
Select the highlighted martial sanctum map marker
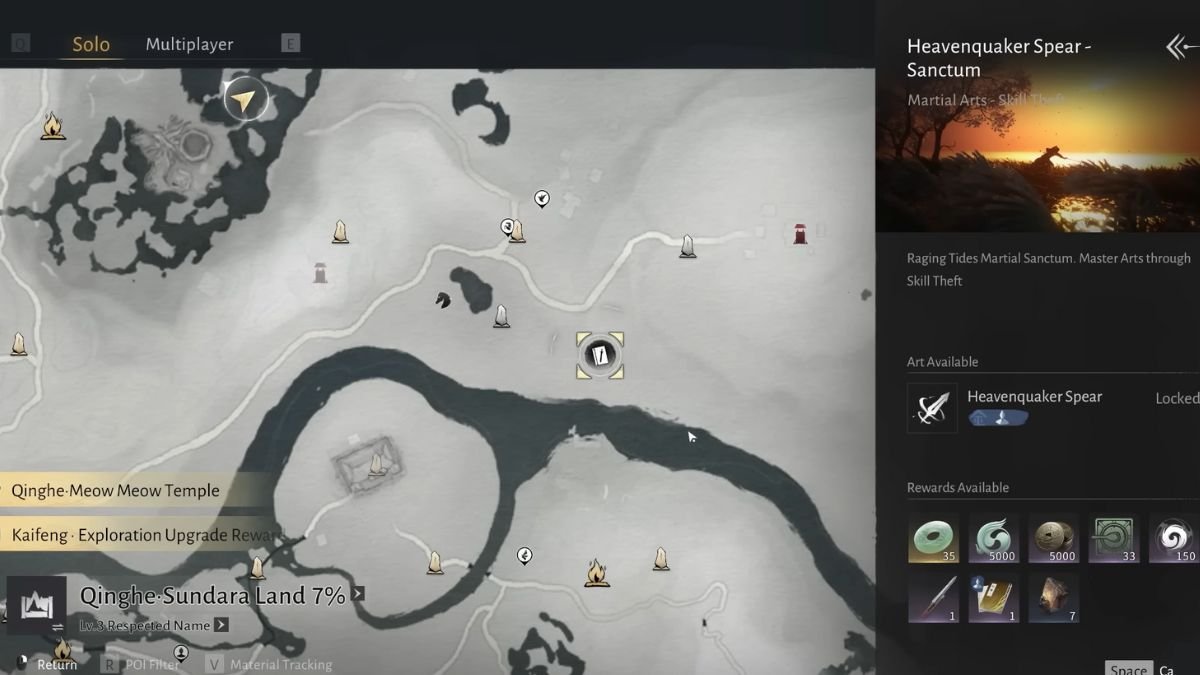point(600,355)
